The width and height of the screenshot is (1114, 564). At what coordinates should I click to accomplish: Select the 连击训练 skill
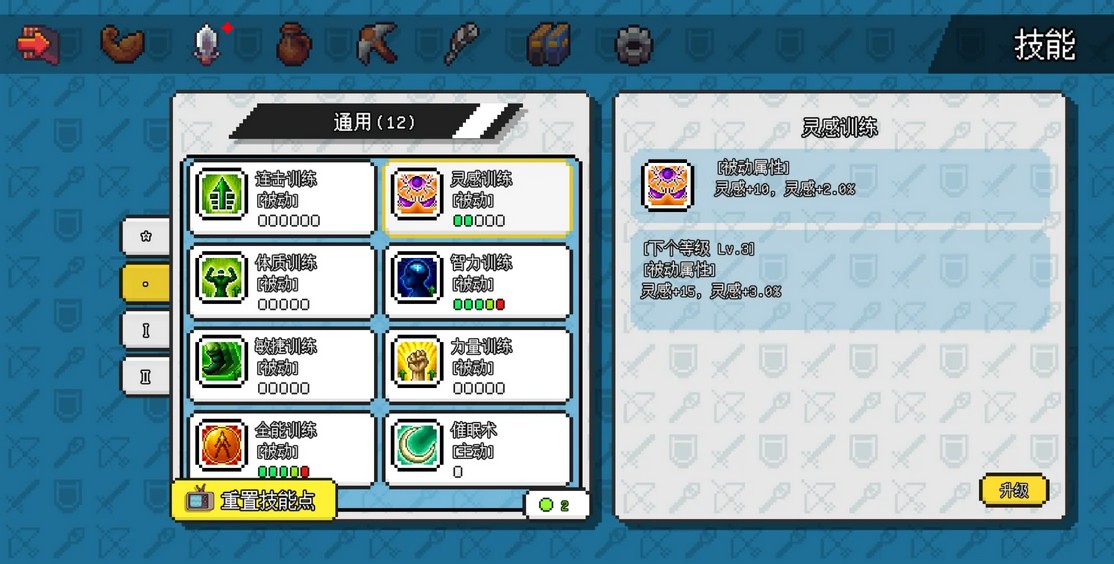tap(282, 197)
